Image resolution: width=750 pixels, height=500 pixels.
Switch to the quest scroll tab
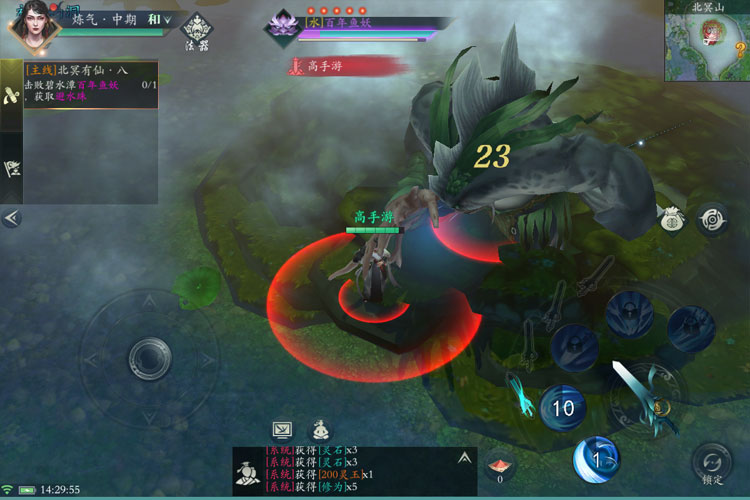[x=11, y=95]
